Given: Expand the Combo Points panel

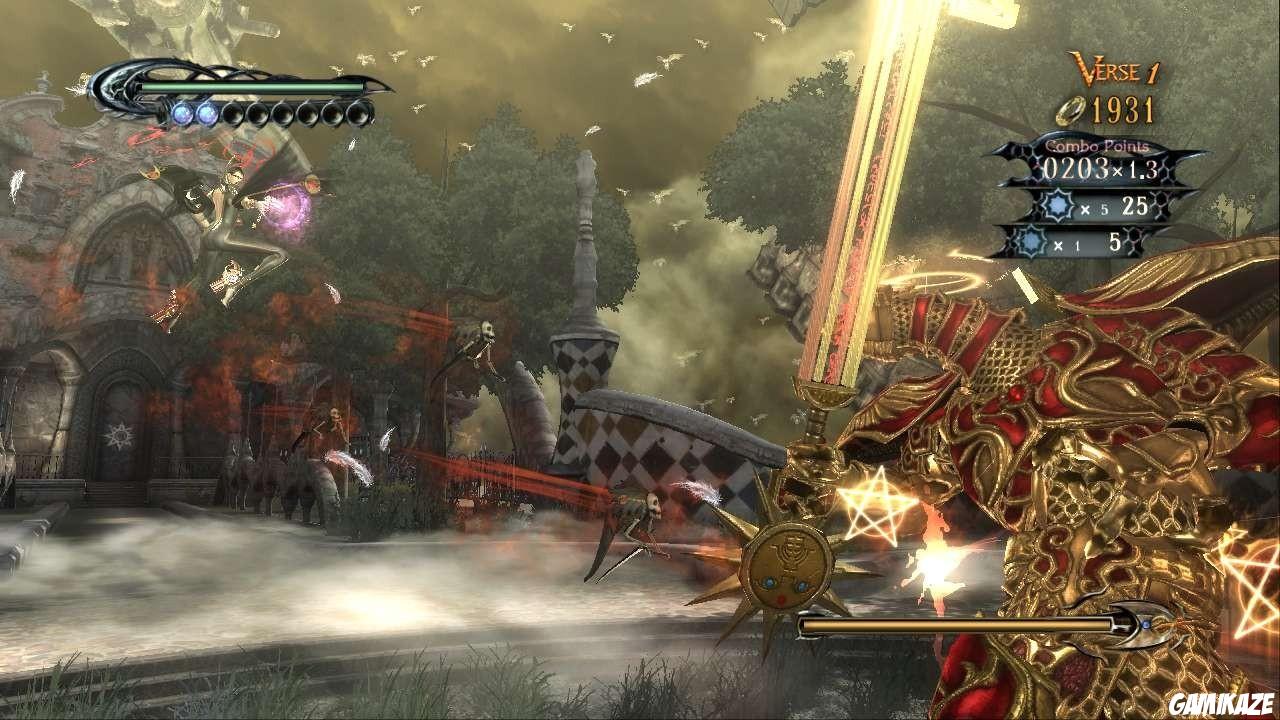Looking at the screenshot, I should tap(1096, 146).
